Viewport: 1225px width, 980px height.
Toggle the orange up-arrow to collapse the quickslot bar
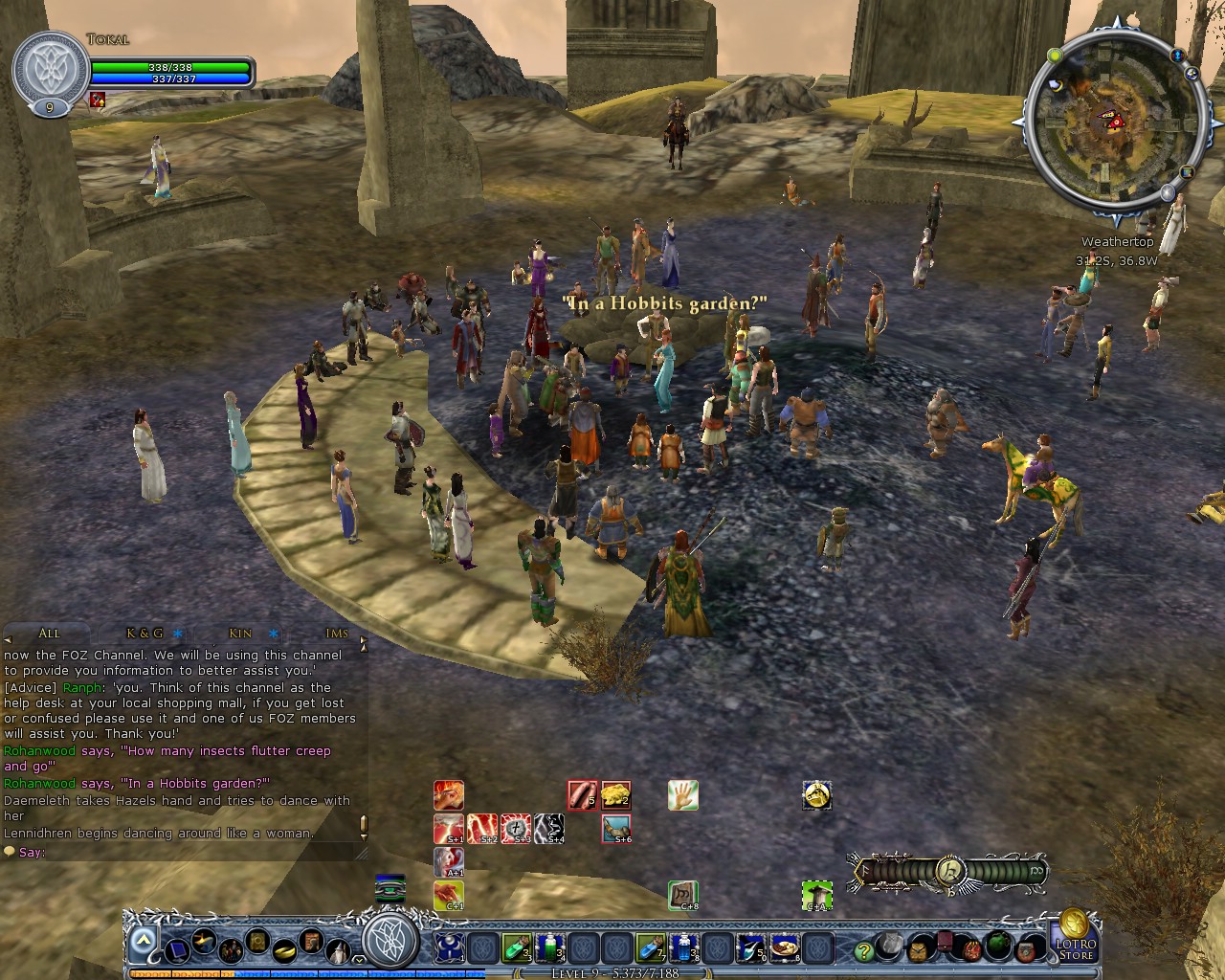click(144, 939)
